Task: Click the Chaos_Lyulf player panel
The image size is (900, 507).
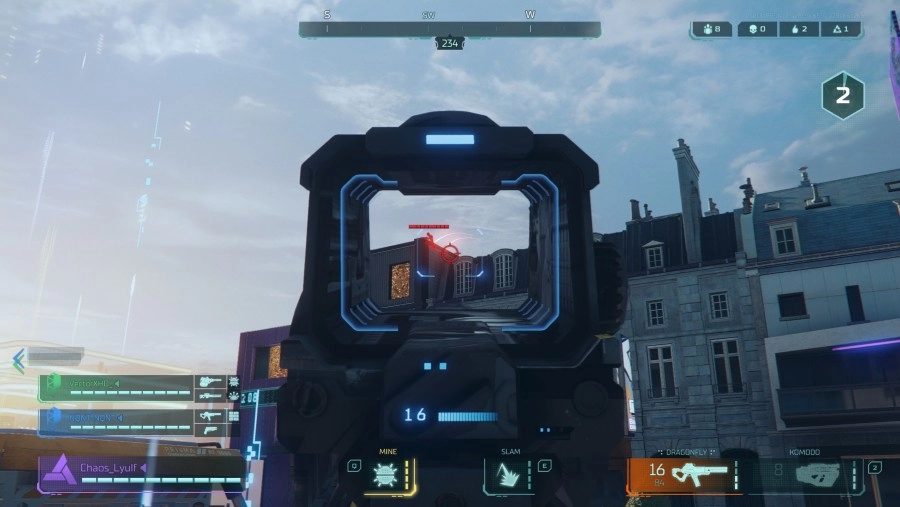Action: coord(140,472)
